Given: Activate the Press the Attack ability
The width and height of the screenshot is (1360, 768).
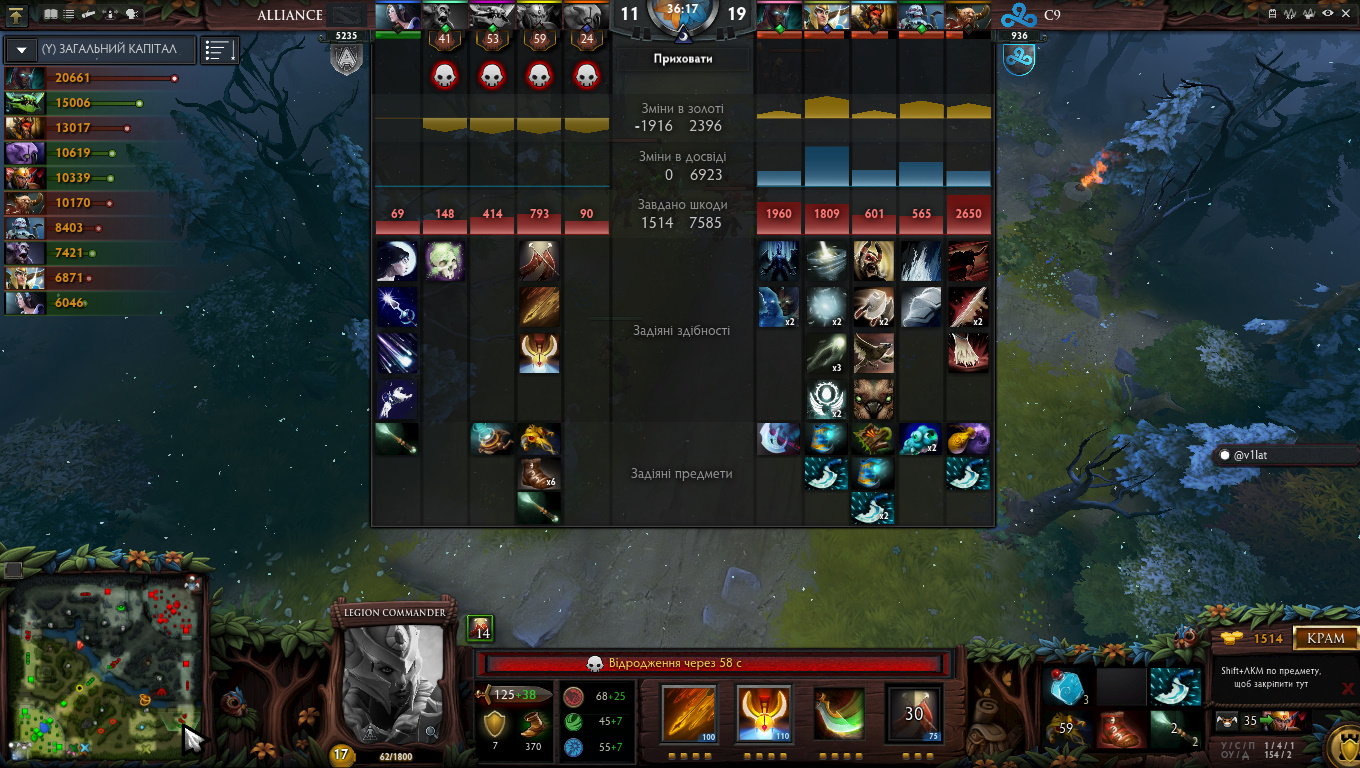Looking at the screenshot, I should pos(764,713).
